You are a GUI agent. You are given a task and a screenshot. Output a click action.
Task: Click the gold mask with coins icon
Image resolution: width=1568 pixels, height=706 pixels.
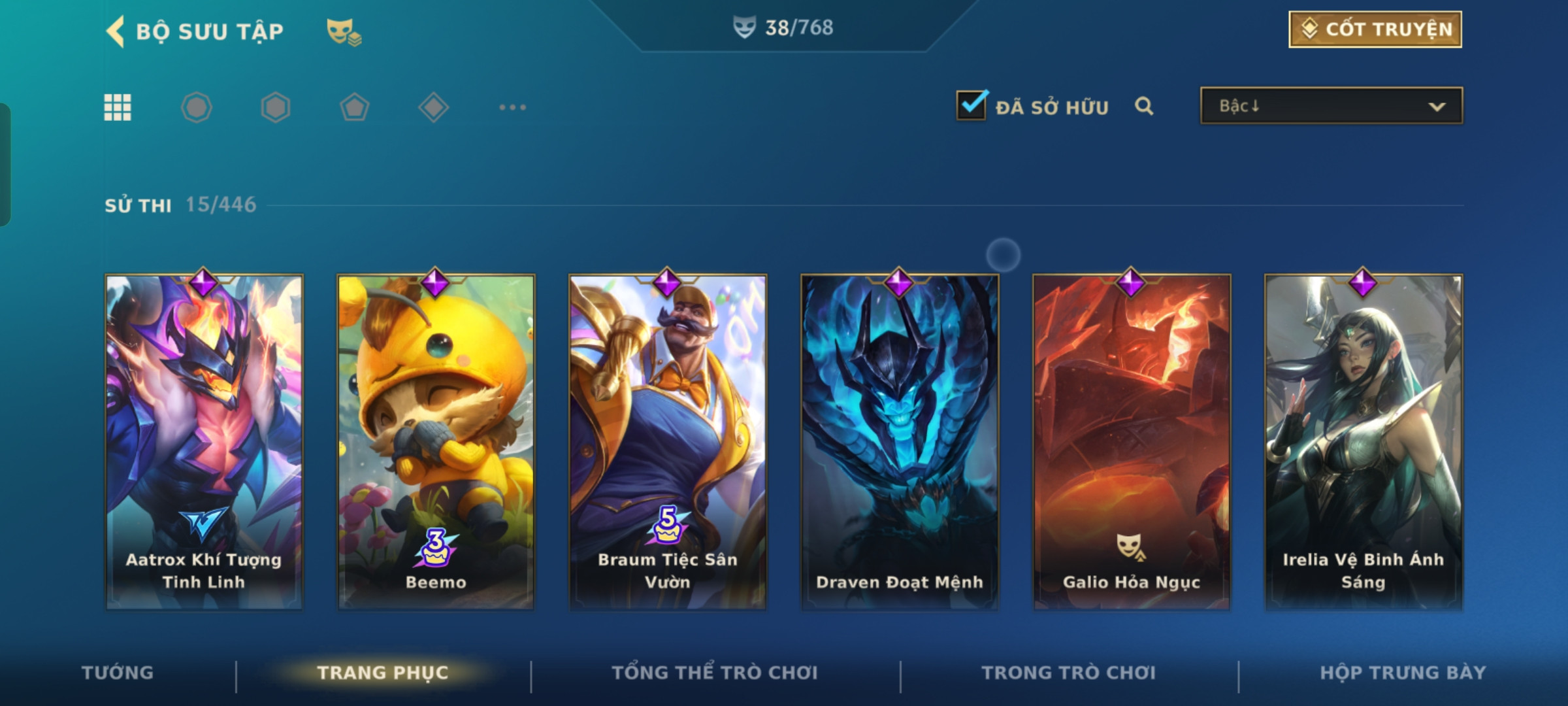coord(344,31)
